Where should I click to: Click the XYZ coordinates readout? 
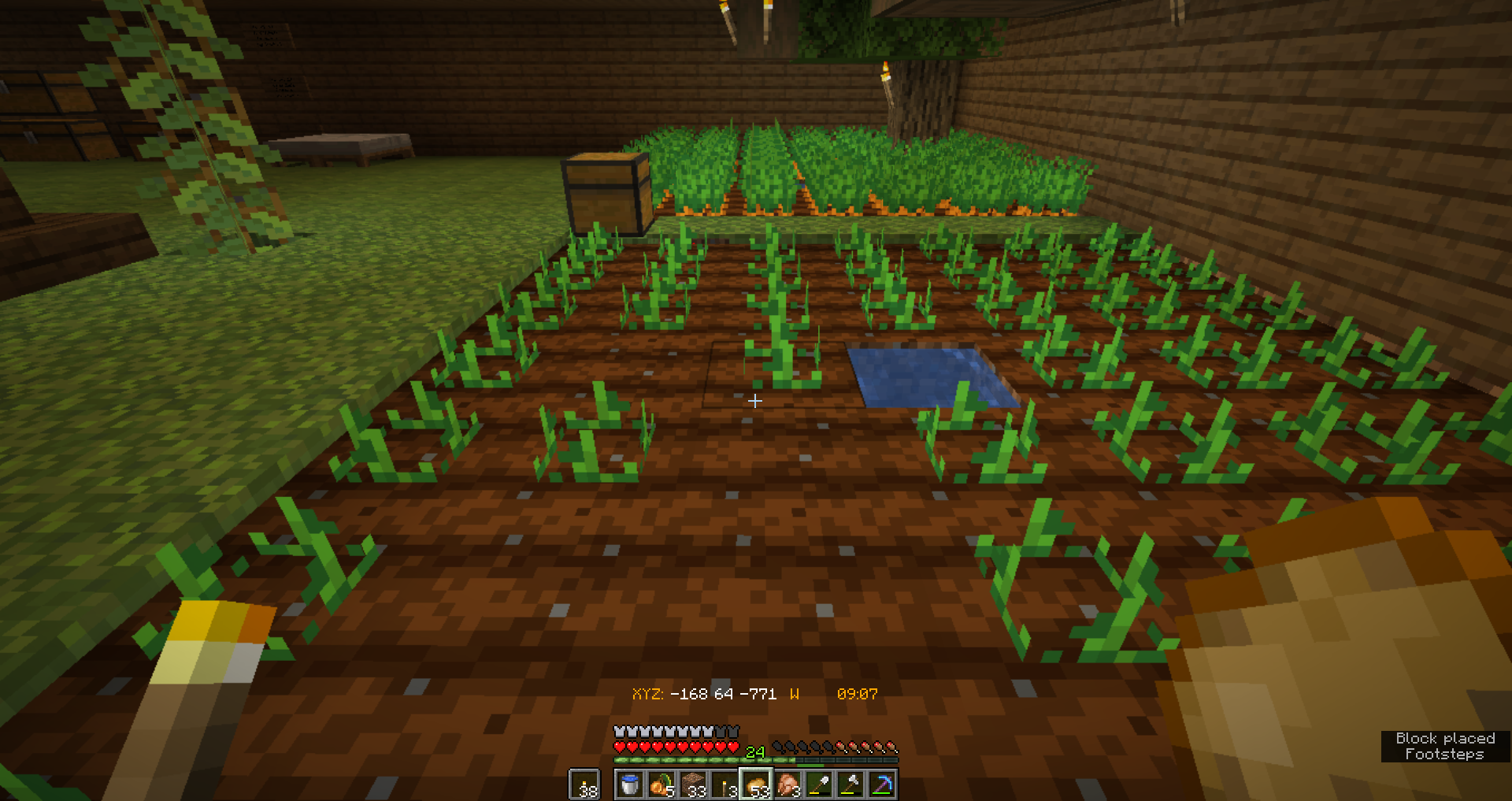(705, 695)
